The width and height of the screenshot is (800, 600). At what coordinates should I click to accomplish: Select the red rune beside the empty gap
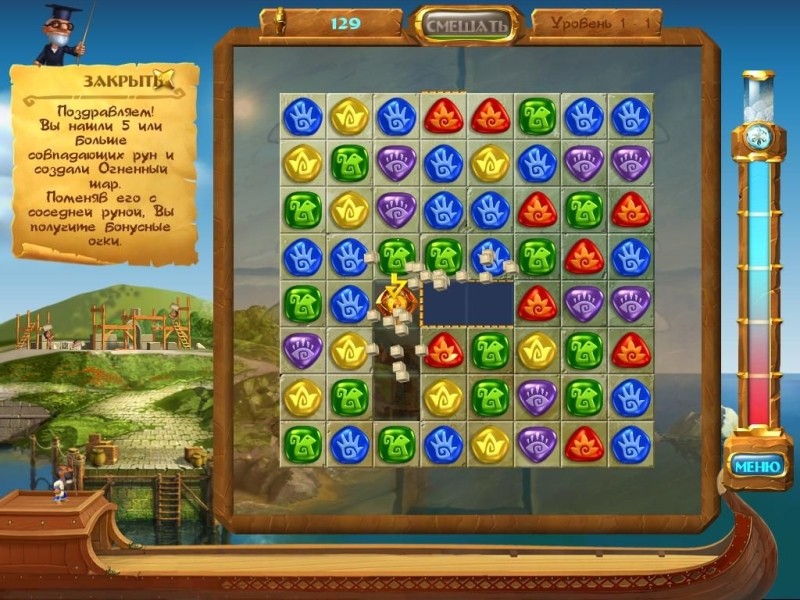[538, 302]
